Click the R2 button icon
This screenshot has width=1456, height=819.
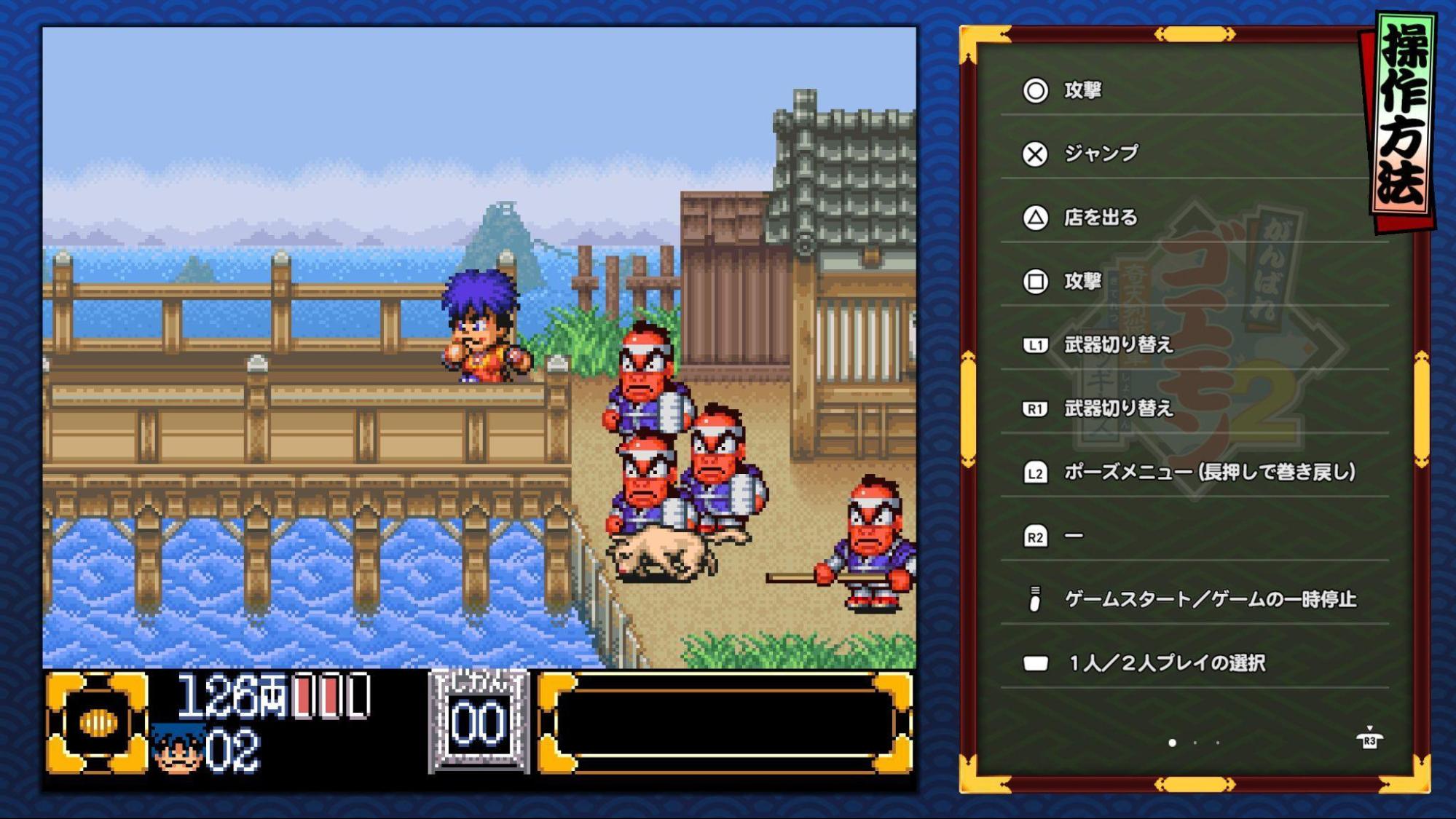[x=1034, y=535]
